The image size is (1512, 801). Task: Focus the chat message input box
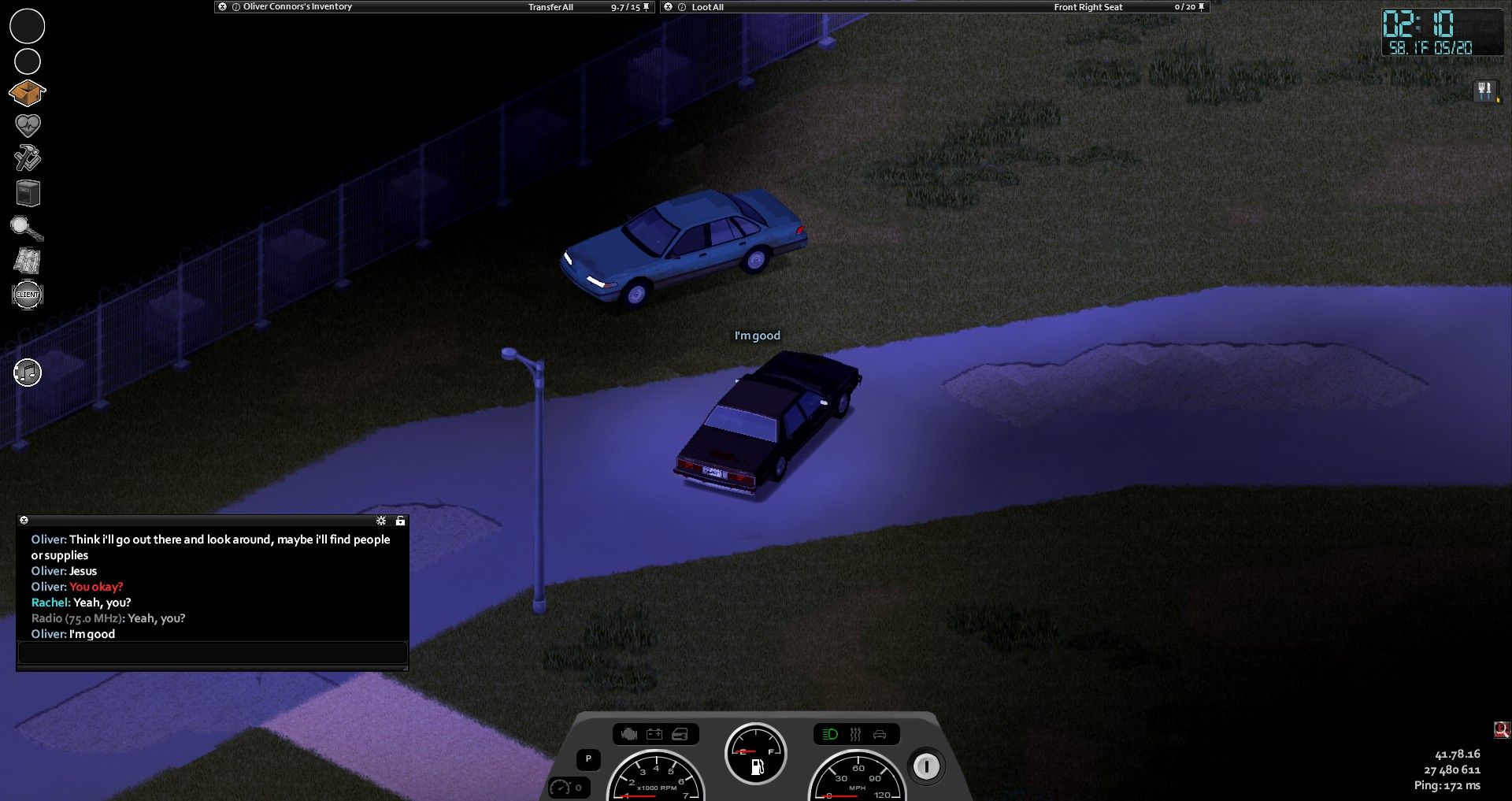click(x=212, y=652)
